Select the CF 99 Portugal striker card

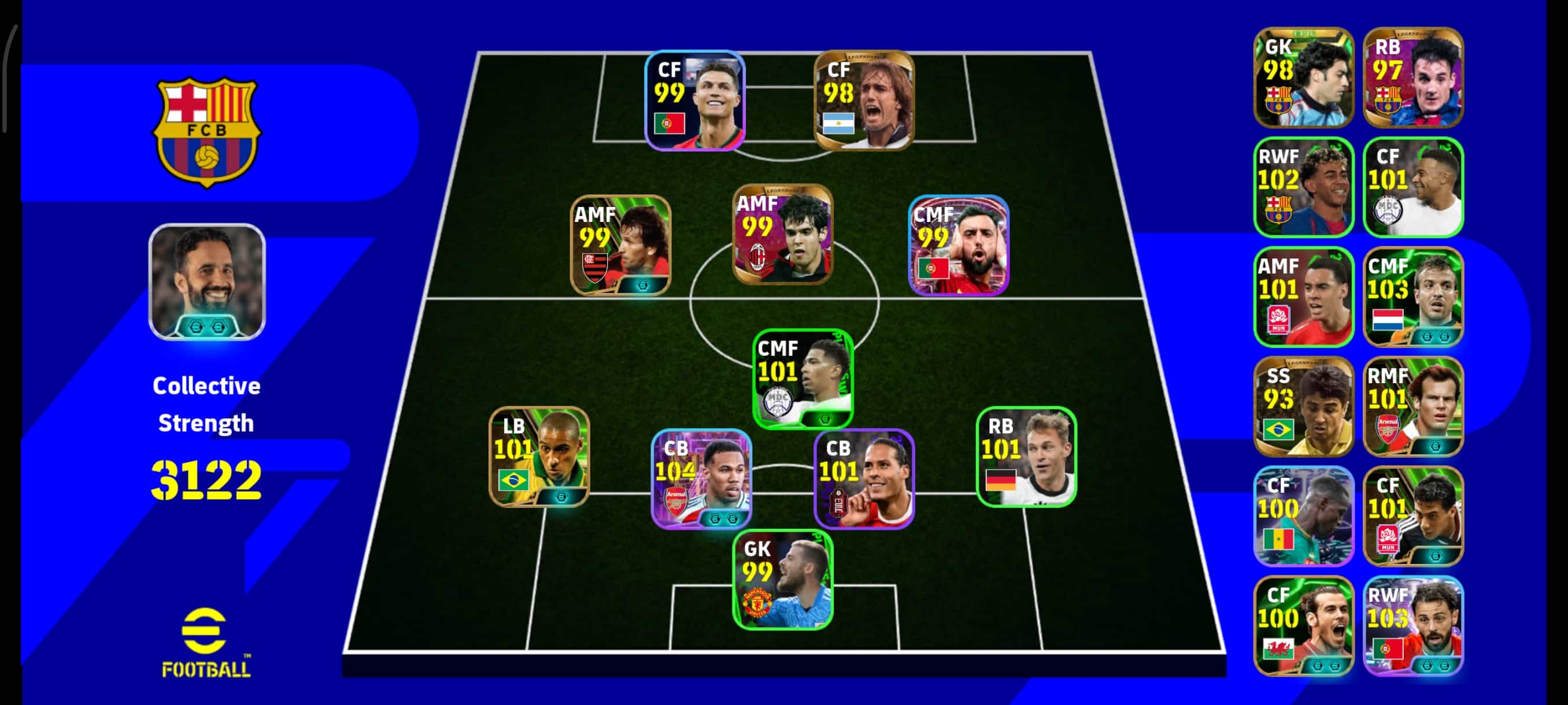tap(694, 101)
